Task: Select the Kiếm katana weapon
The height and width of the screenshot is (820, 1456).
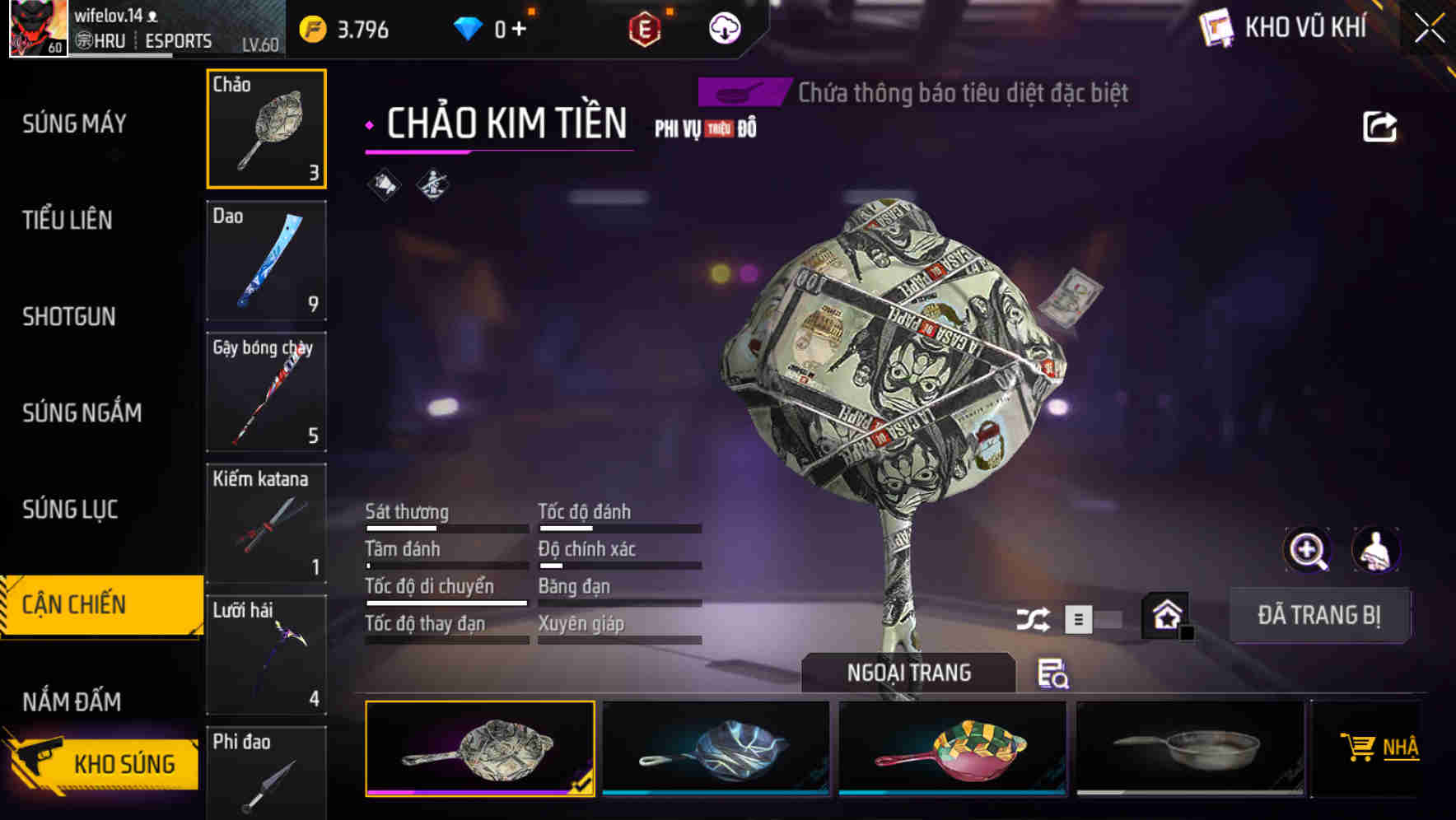Action: pos(266,524)
